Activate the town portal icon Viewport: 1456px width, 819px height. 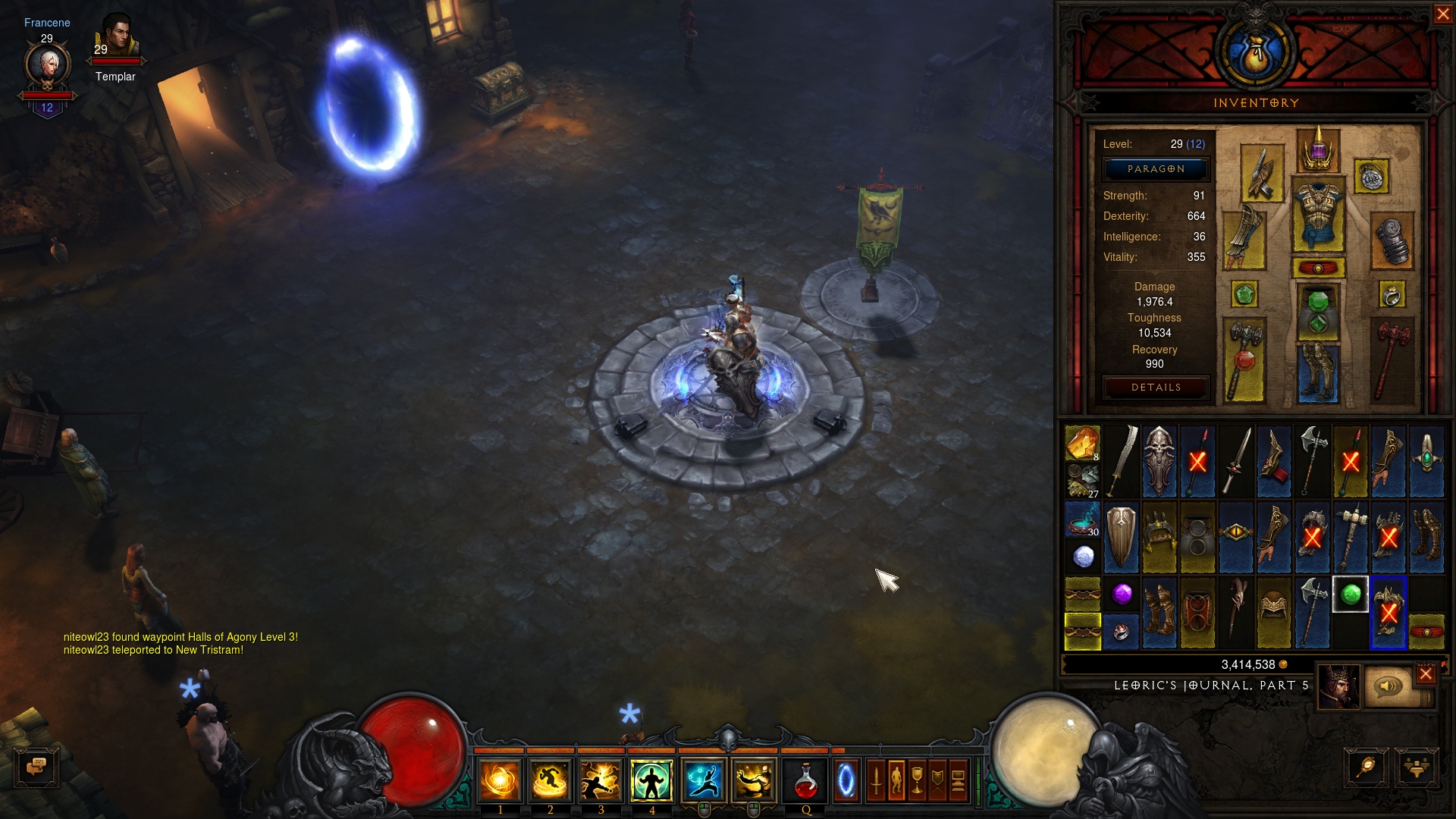[846, 781]
